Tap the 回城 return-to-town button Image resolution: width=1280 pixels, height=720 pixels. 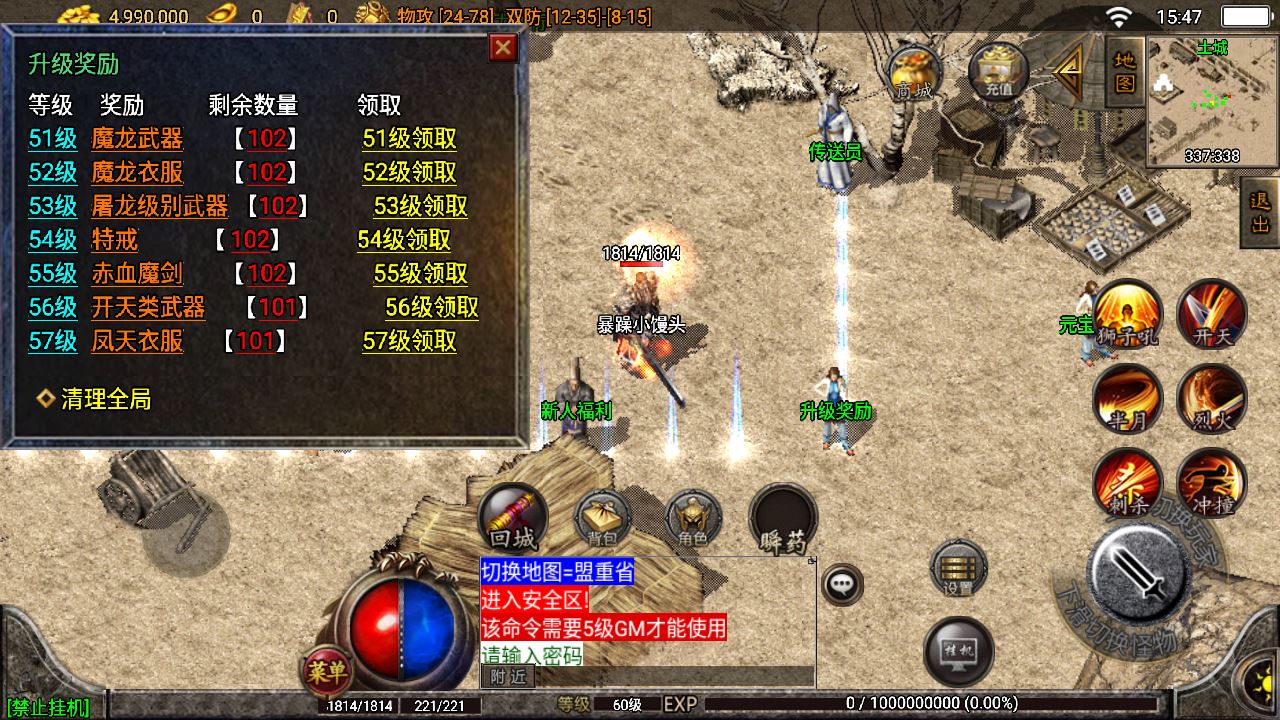click(513, 518)
